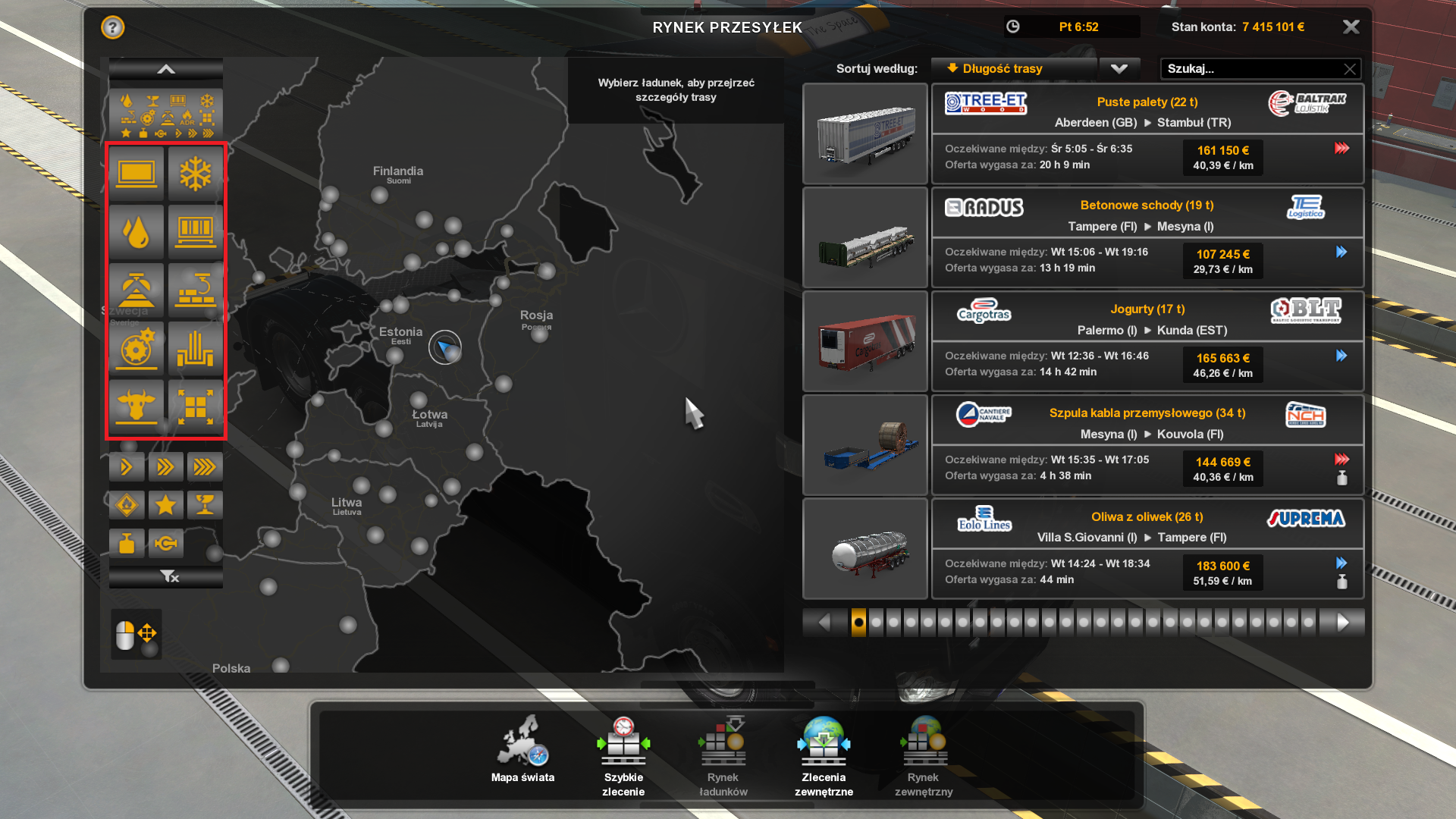Select the Oliwa z oliwek offer
The width and height of the screenshot is (1456, 819).
coord(1147,549)
